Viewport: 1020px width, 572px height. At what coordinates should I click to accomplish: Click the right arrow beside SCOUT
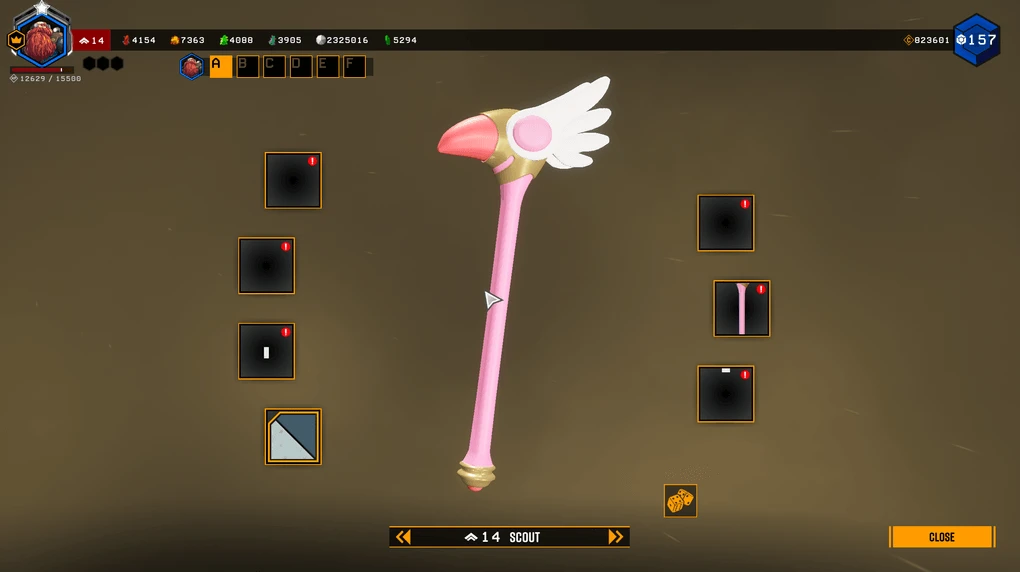coord(616,537)
